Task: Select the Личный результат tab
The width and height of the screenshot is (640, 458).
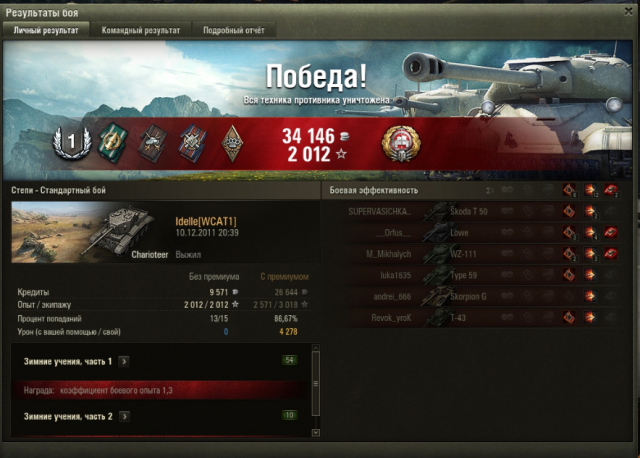Action: point(46,31)
